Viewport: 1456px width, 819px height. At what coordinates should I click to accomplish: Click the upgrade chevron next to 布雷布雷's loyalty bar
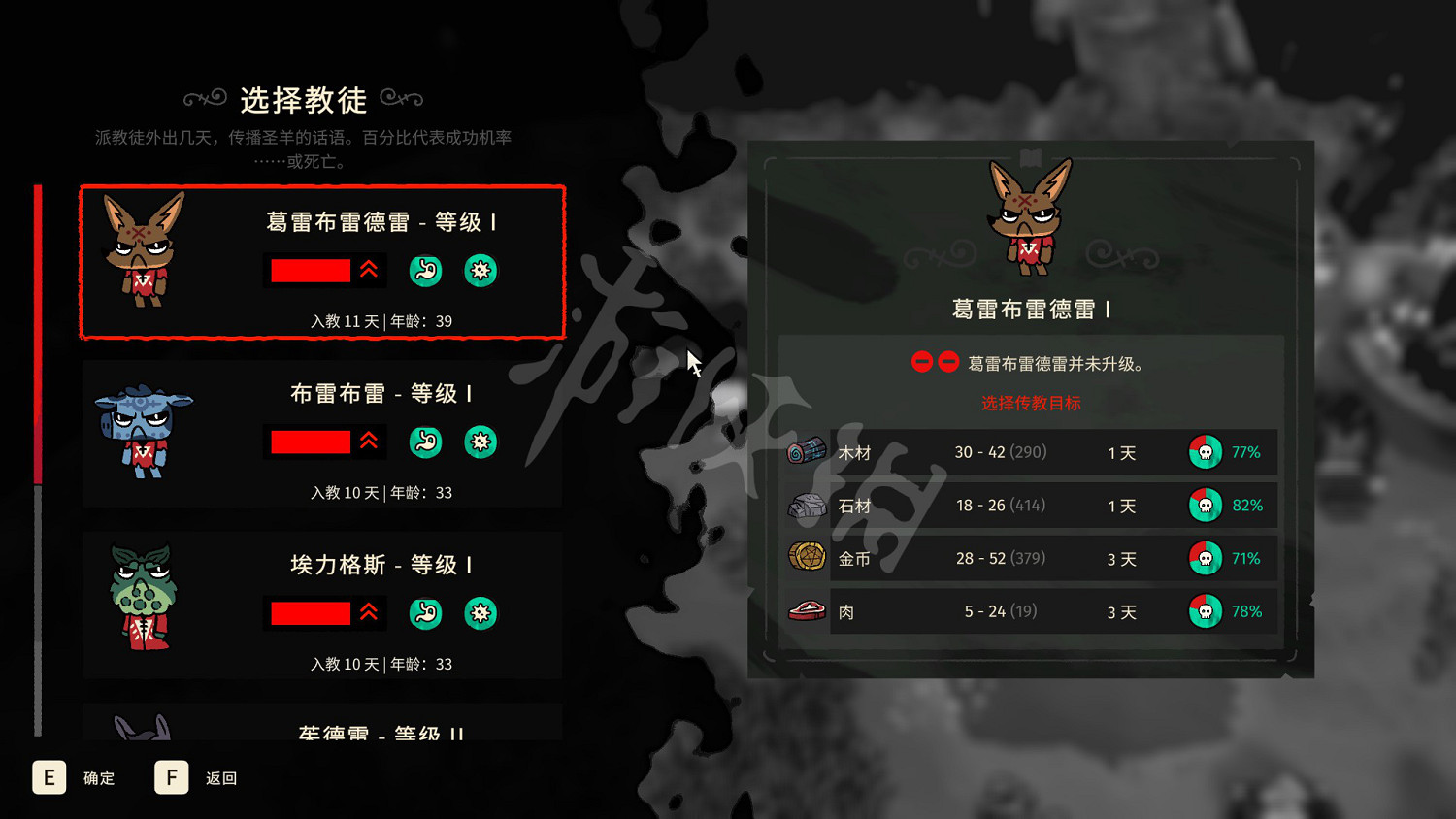(369, 442)
